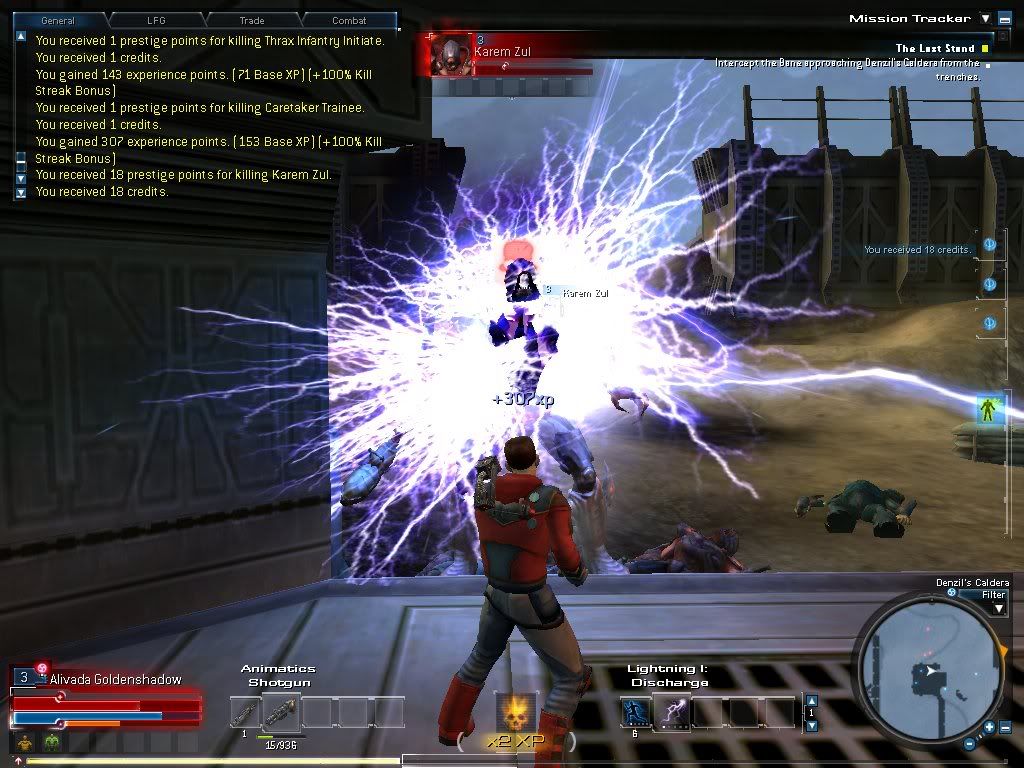
Task: Select The Last Stand mission entry
Action: pyautogui.click(x=934, y=48)
